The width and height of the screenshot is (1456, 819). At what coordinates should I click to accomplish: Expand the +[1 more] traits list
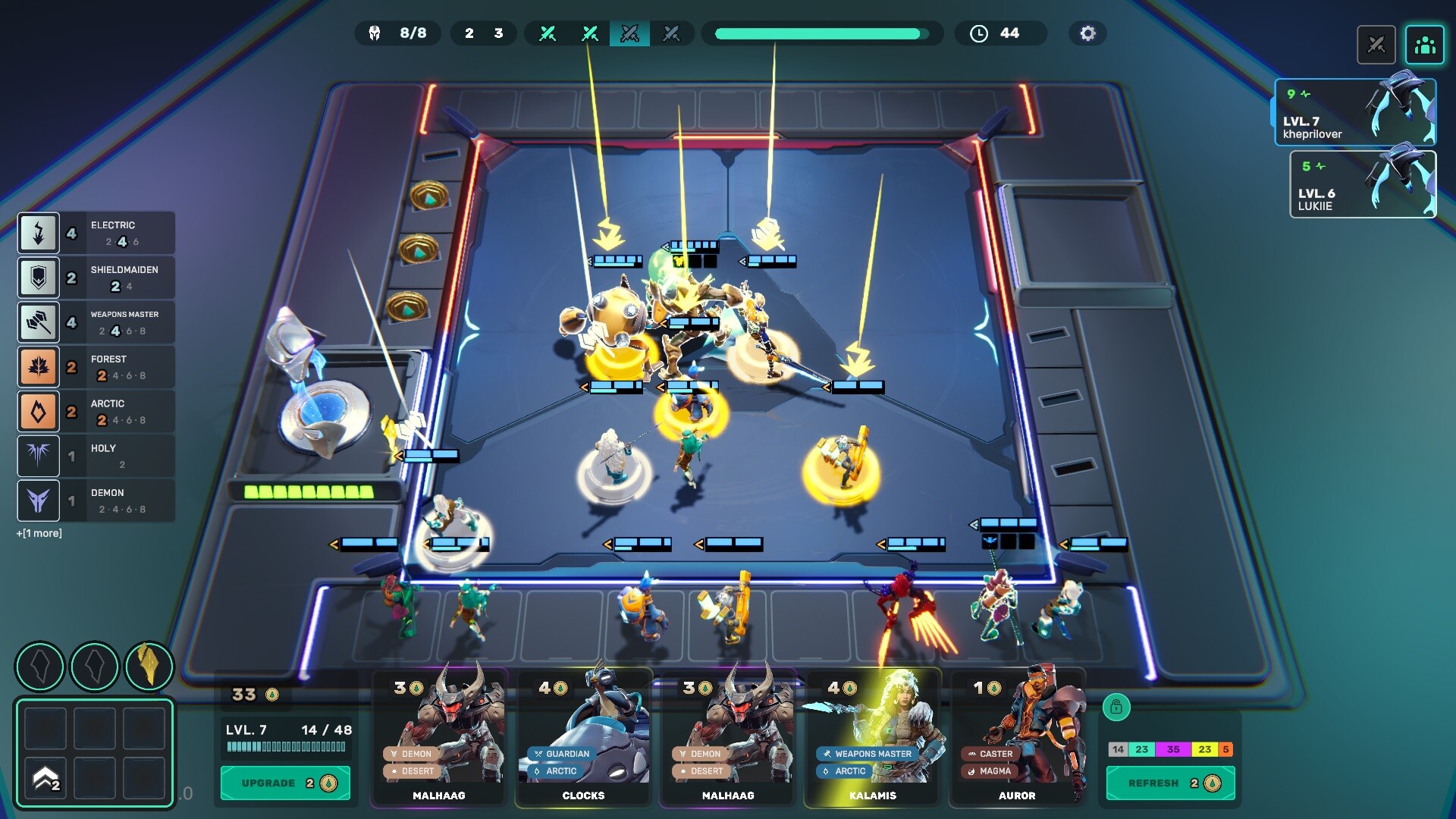(x=39, y=533)
